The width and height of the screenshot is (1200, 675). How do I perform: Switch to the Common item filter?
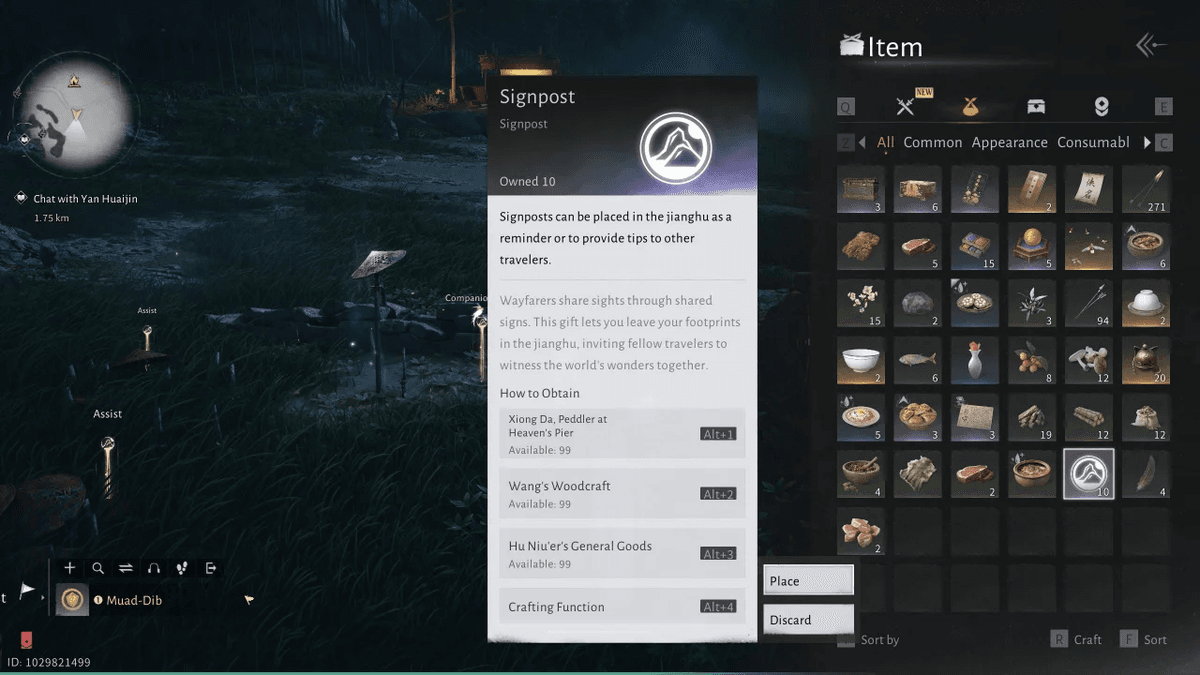[932, 142]
